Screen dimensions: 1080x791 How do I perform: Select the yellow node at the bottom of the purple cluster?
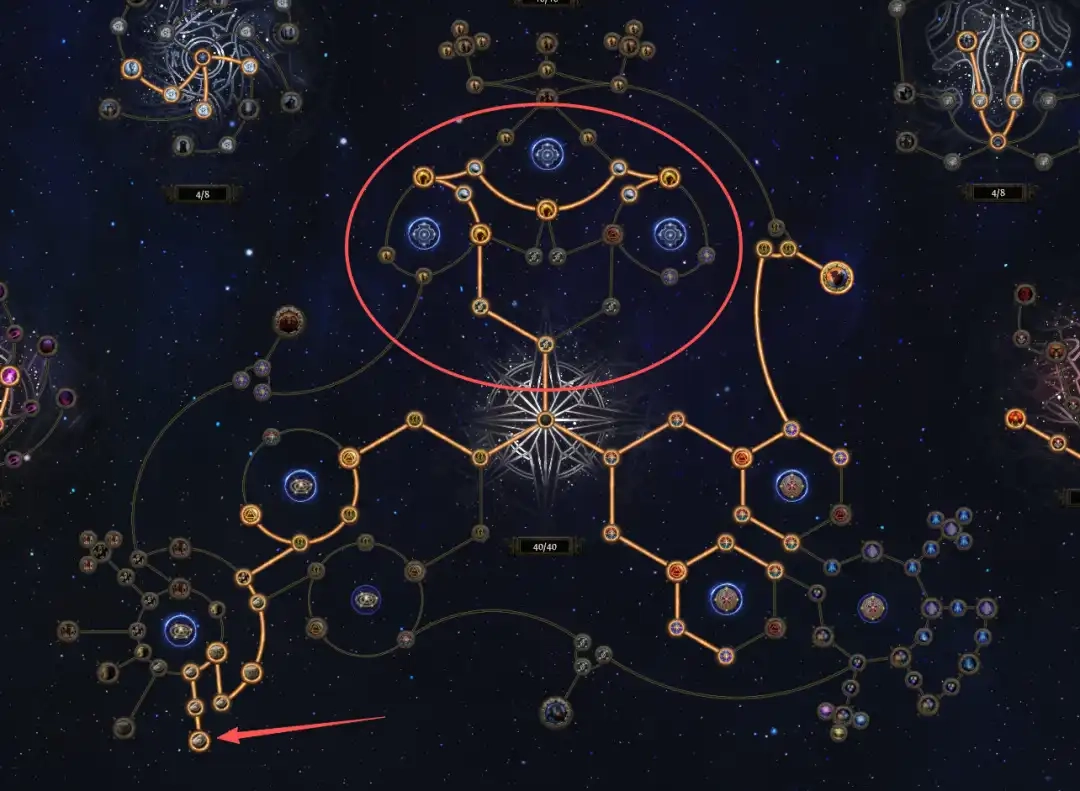coord(838,733)
